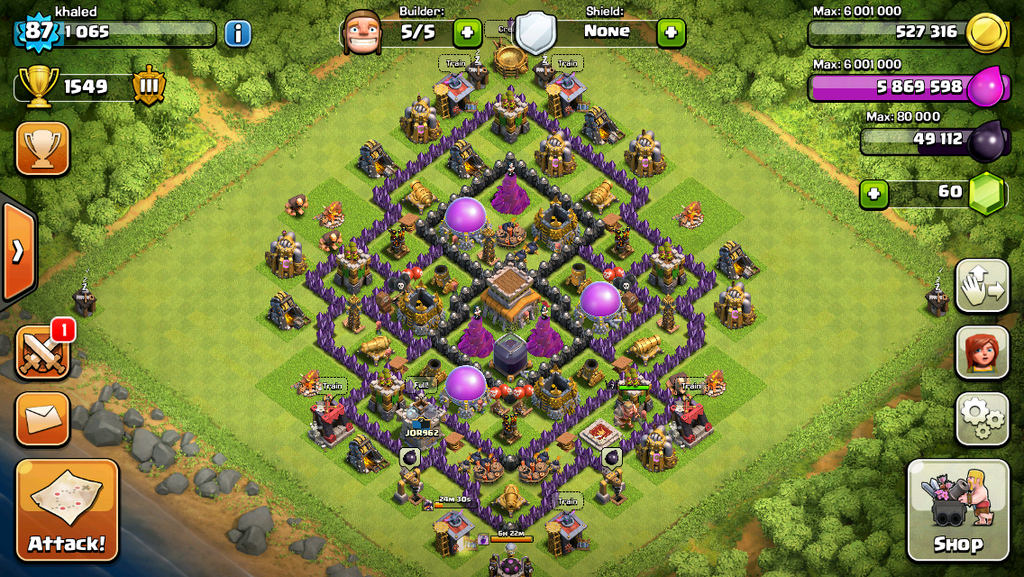Add gems with the green plus
Viewport: 1024px width, 577px height.
[x=874, y=193]
